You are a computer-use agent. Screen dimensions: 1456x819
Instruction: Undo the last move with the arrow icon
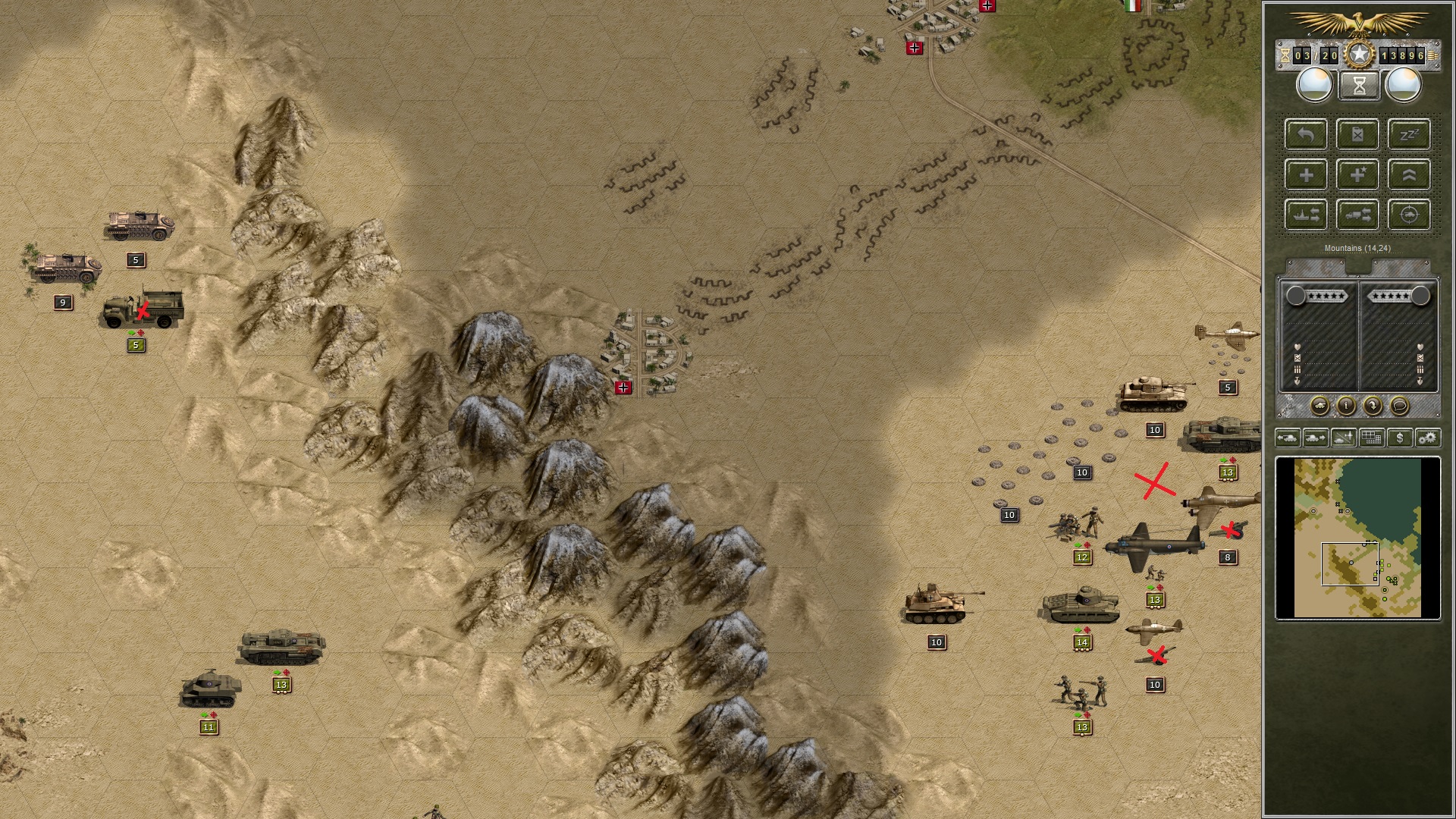[x=1305, y=135]
